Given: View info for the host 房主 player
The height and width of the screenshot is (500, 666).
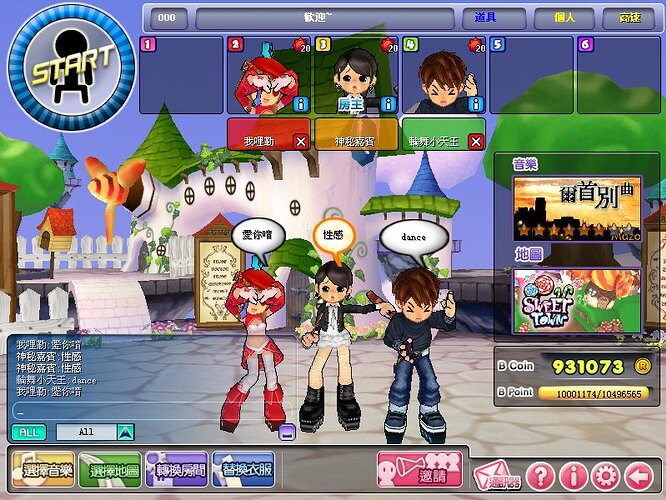Looking at the screenshot, I should point(388,104).
